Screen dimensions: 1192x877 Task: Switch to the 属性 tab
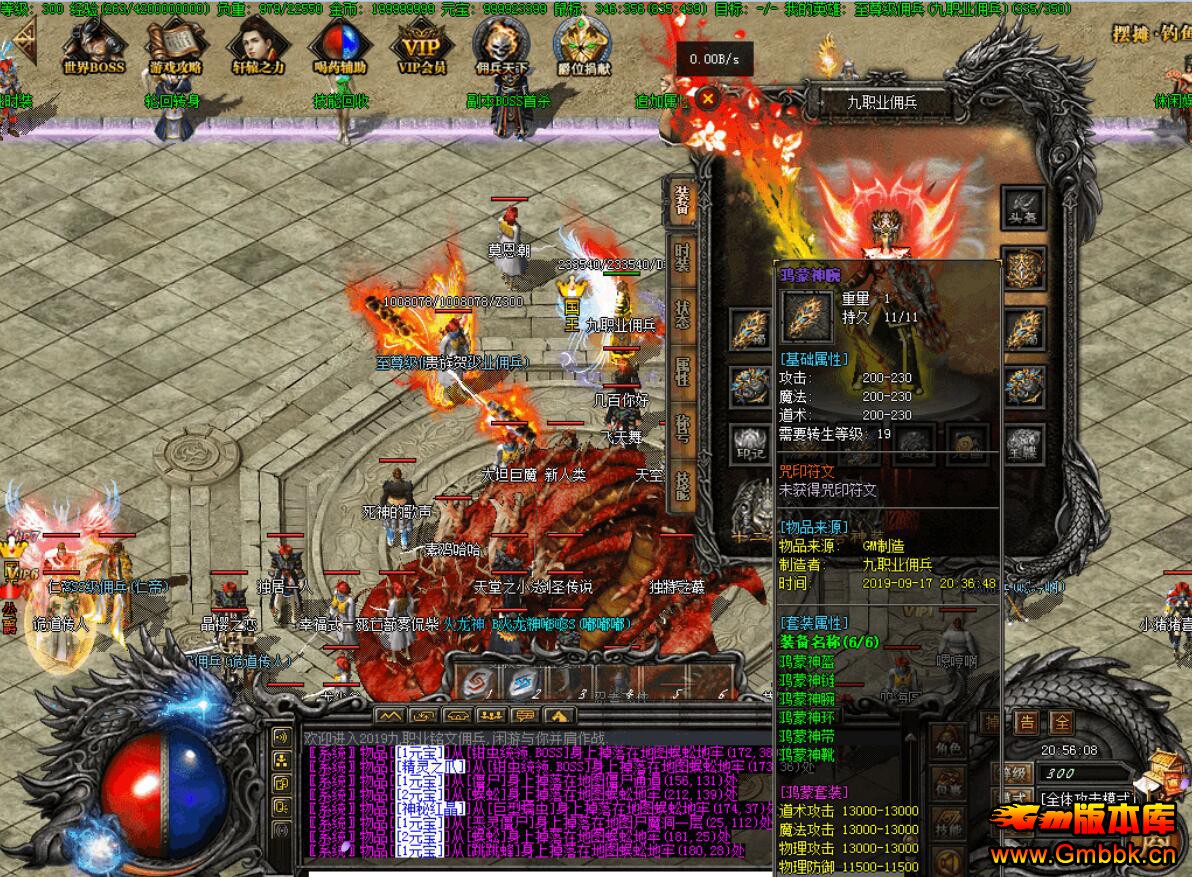[x=682, y=371]
